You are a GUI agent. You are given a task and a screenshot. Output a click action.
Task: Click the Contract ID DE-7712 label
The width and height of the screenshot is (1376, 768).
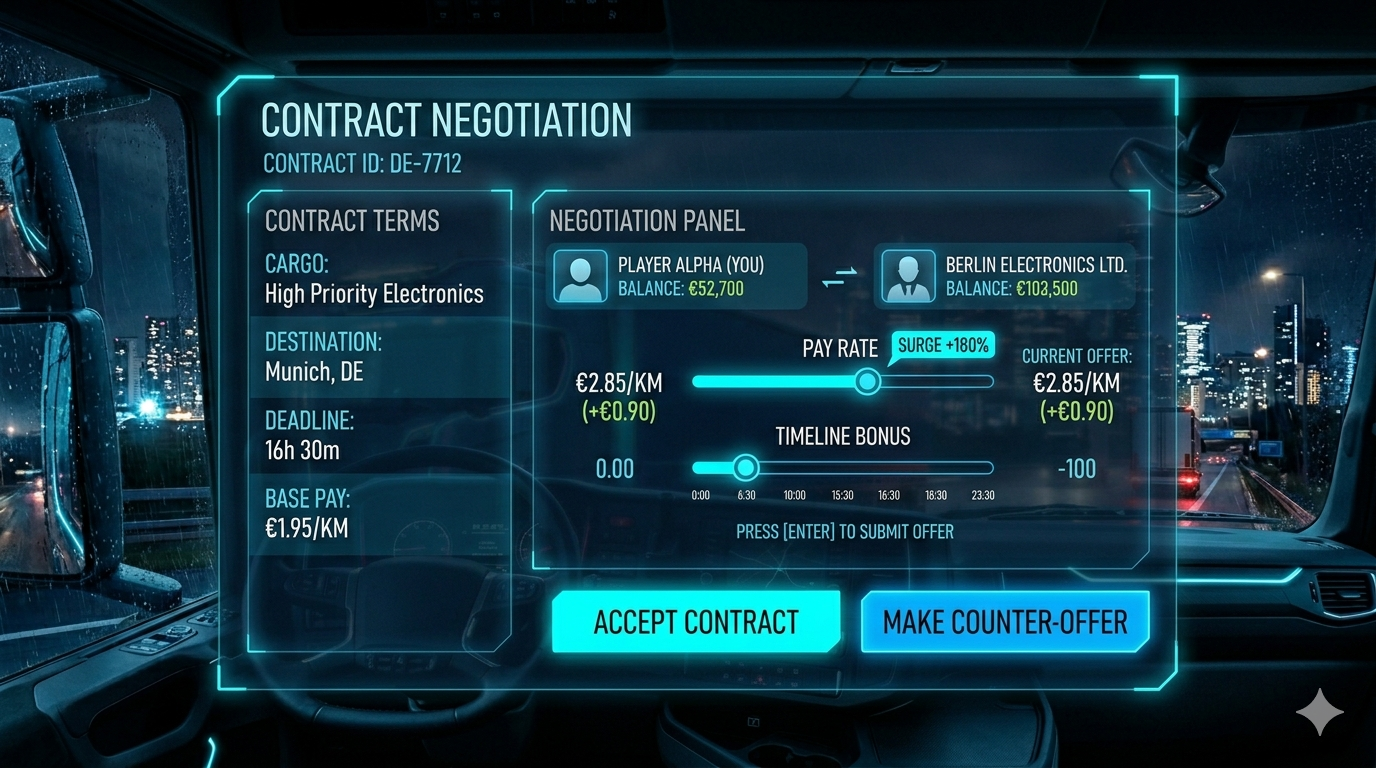pos(361,163)
